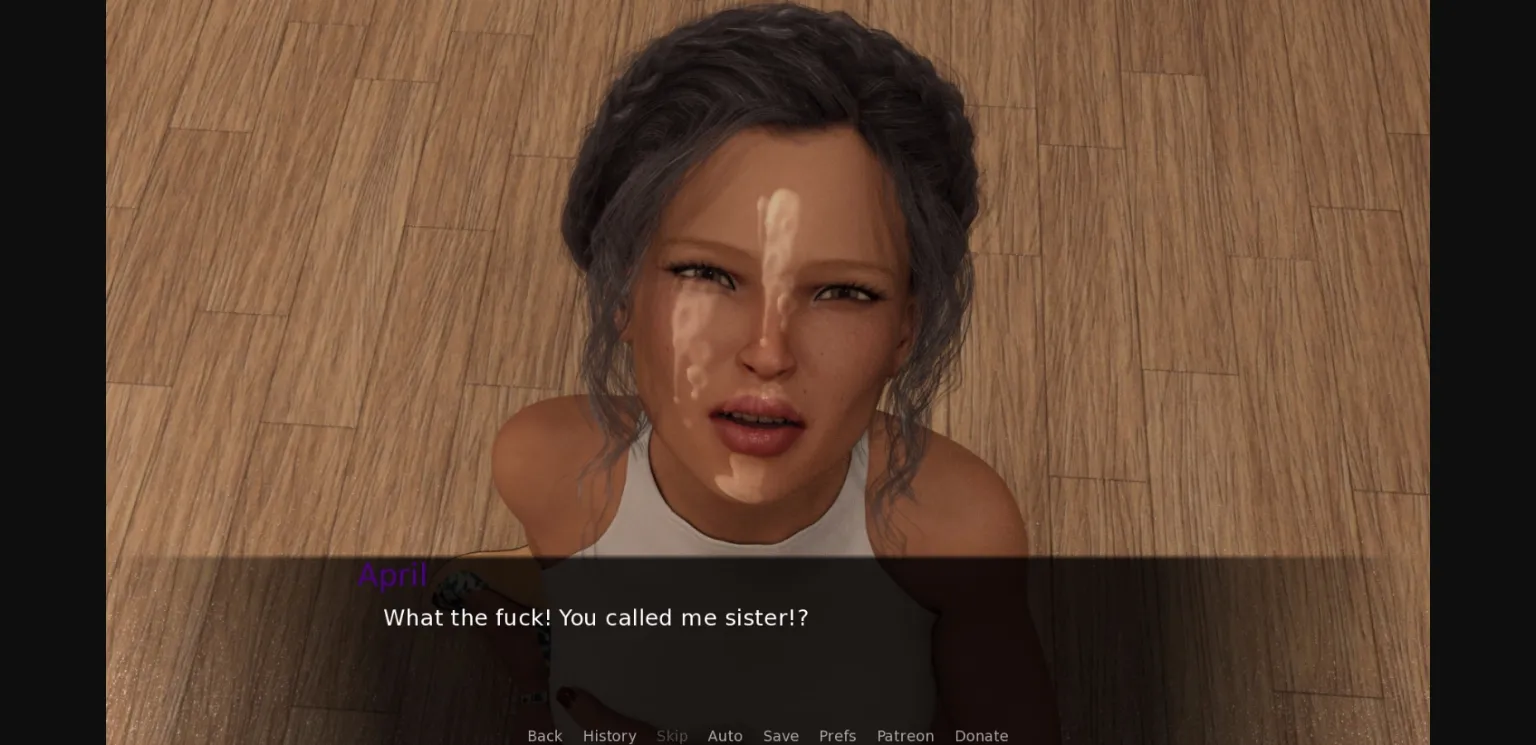Click Donate at the bottom menu bar

pyautogui.click(x=981, y=736)
